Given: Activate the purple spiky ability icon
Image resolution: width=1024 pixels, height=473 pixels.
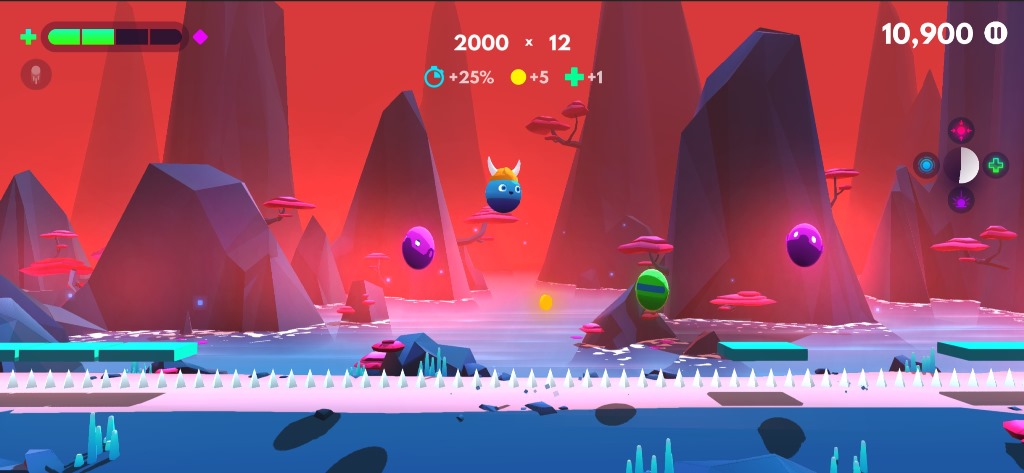Looking at the screenshot, I should click(961, 200).
